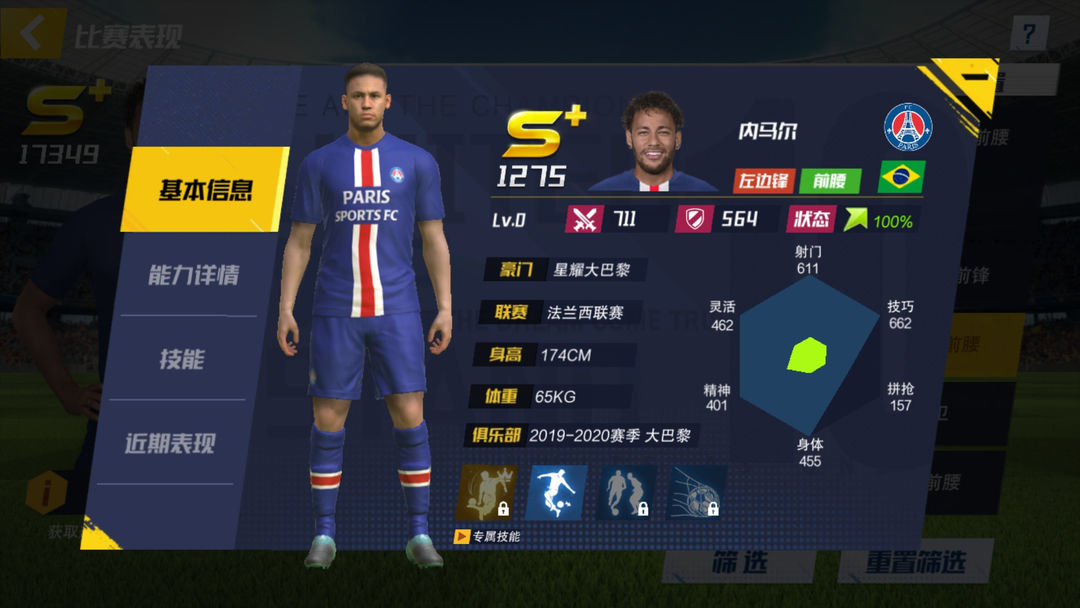Click the Brazil flag icon
Viewport: 1080px width, 608px height.
click(901, 178)
